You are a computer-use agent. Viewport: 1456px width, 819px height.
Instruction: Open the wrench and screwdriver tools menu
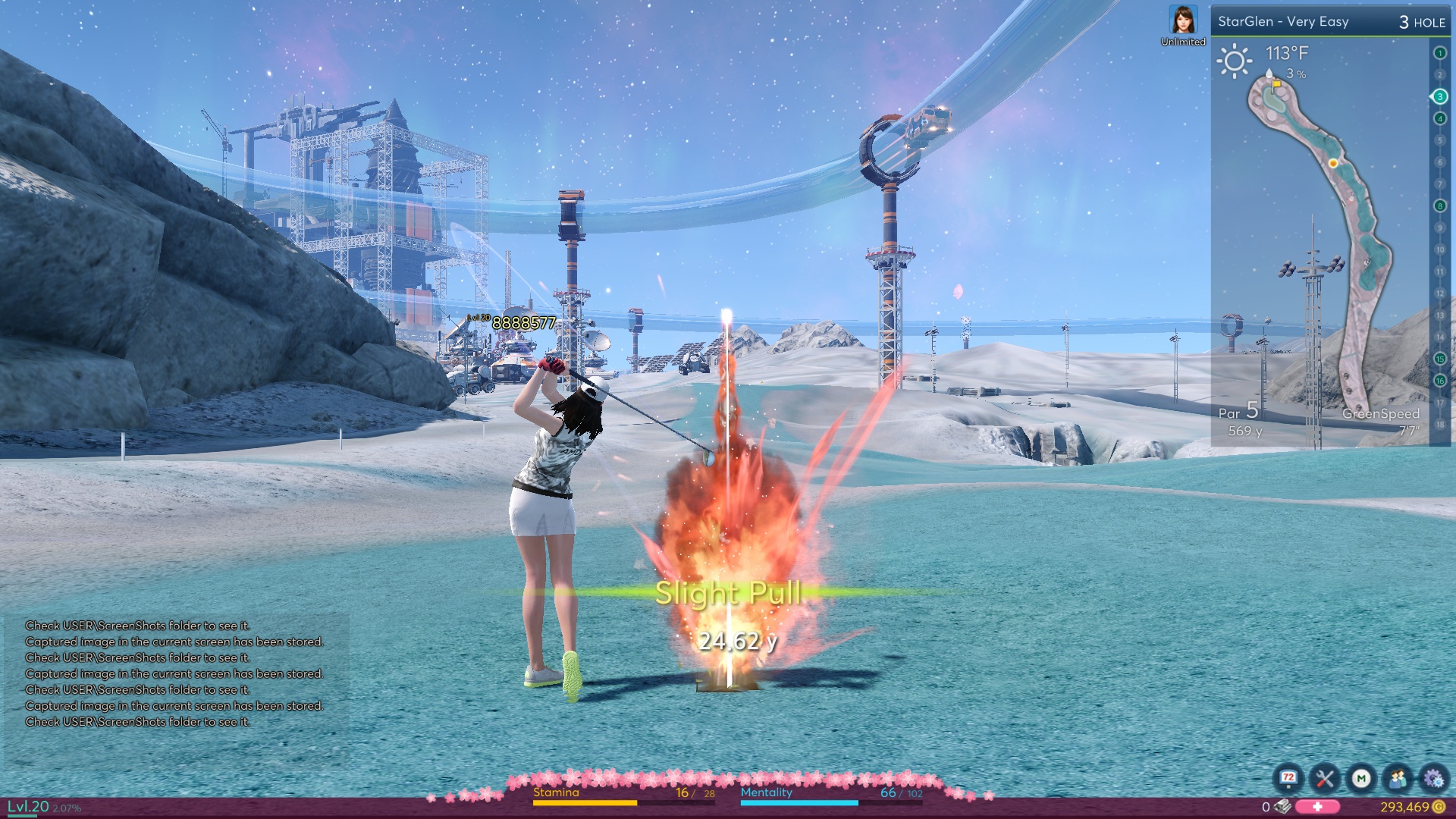point(1325,778)
